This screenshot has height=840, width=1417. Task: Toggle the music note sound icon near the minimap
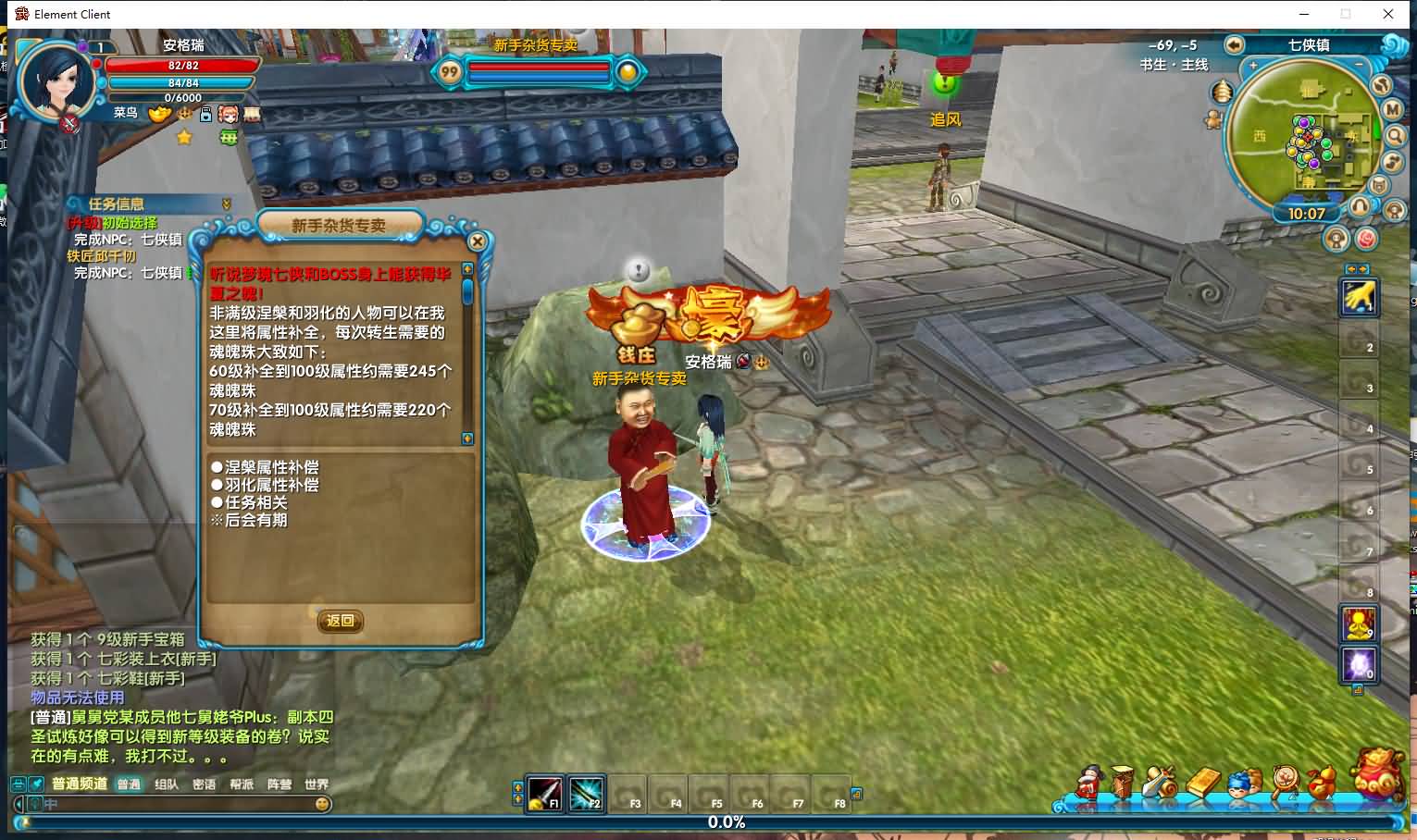coord(1393,161)
